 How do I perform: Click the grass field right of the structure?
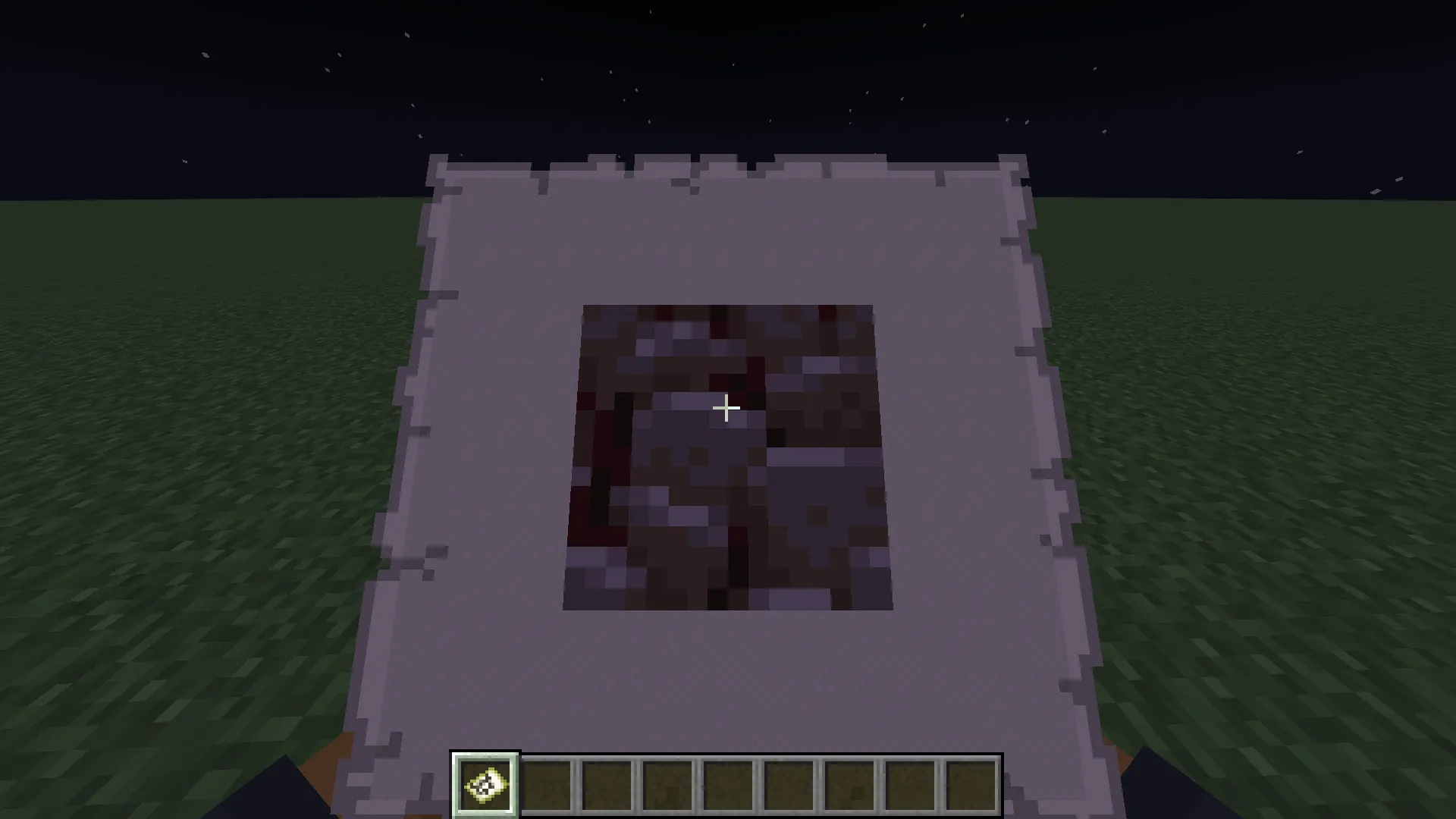tap(1251, 455)
